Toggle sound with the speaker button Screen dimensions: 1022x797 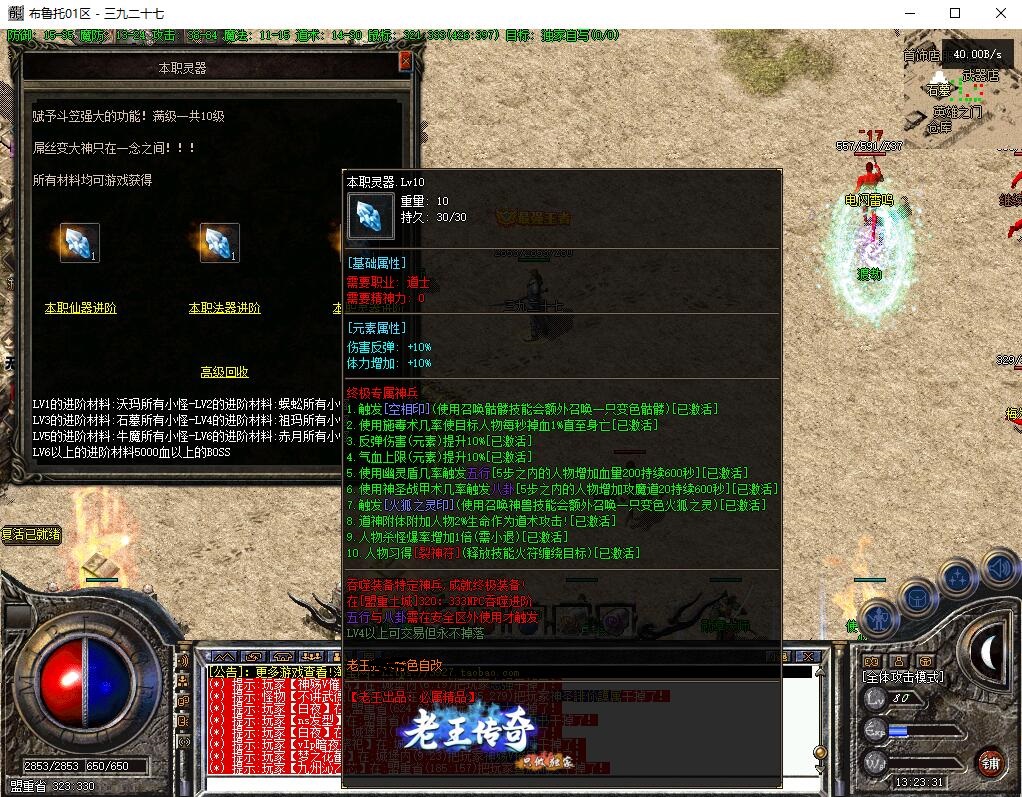tap(998, 570)
